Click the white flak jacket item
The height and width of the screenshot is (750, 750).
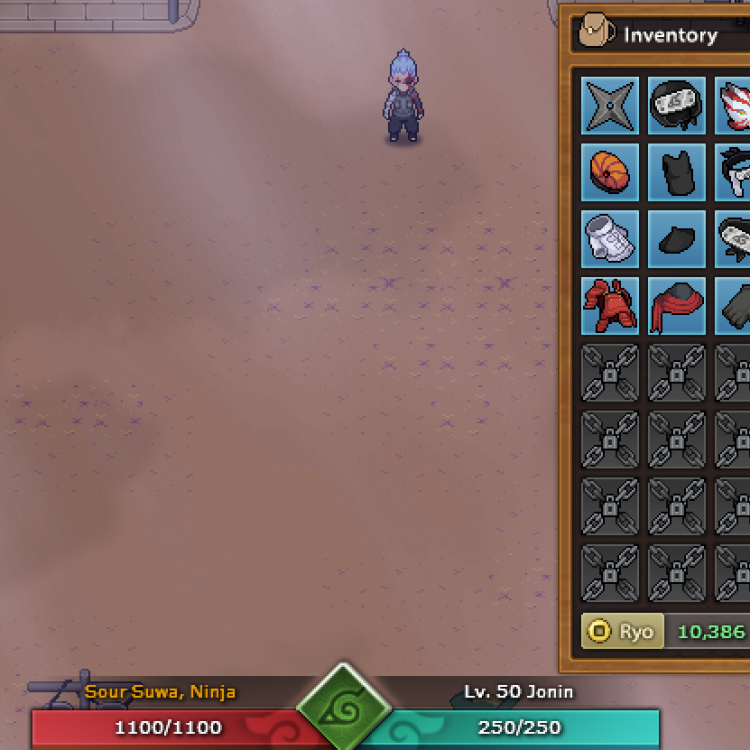coord(610,239)
